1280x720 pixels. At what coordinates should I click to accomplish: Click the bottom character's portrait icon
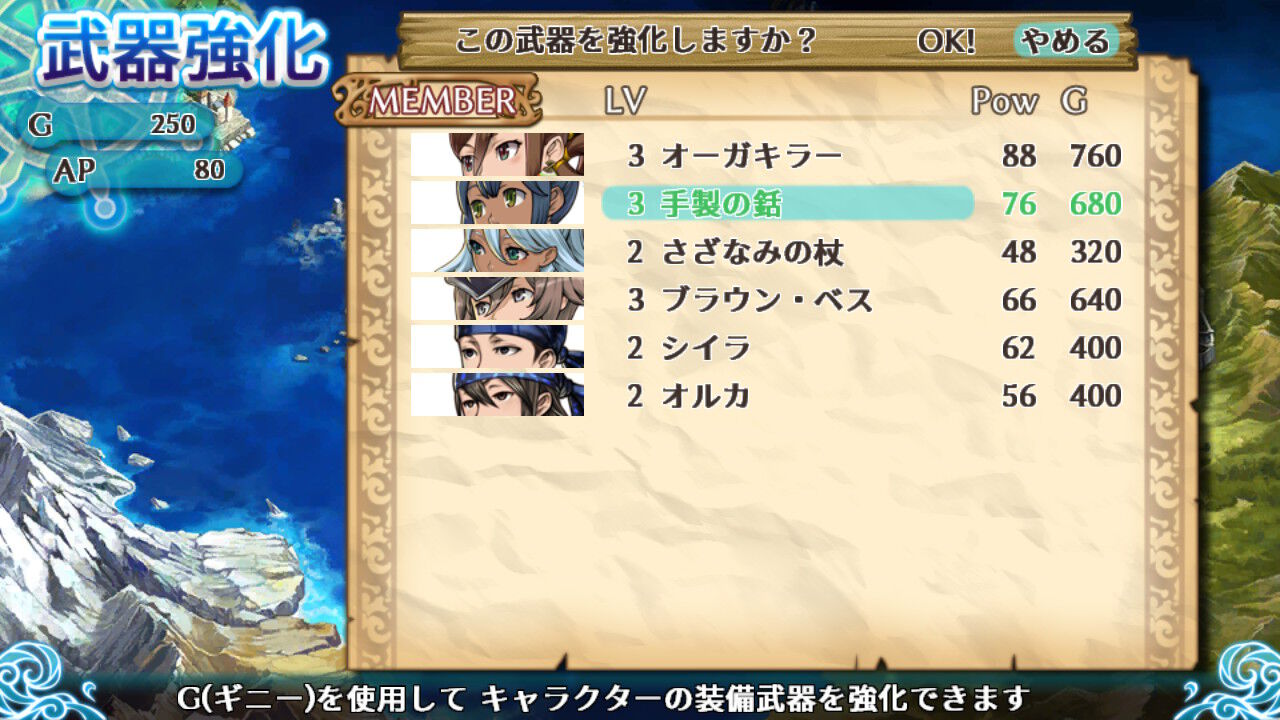pos(497,395)
